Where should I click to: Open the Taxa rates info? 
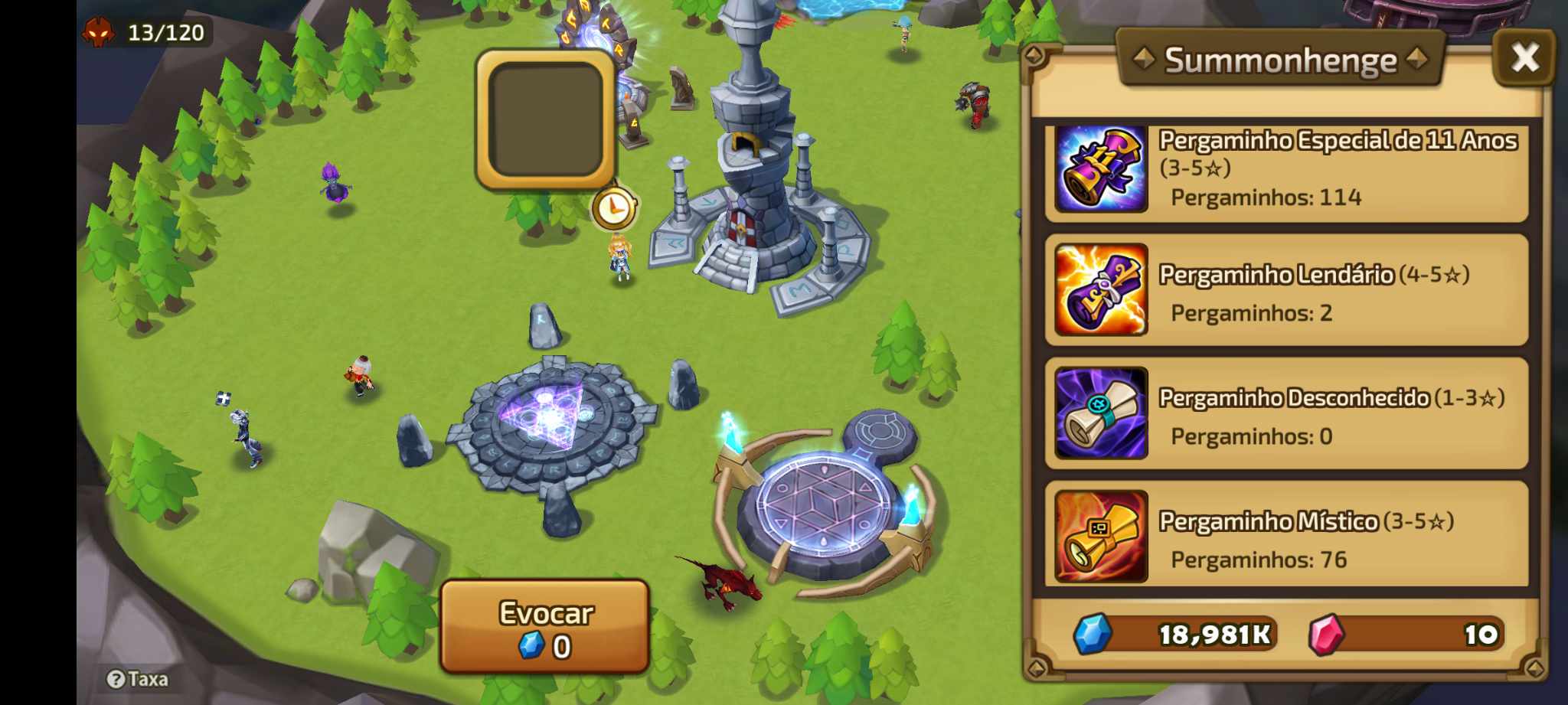138,679
